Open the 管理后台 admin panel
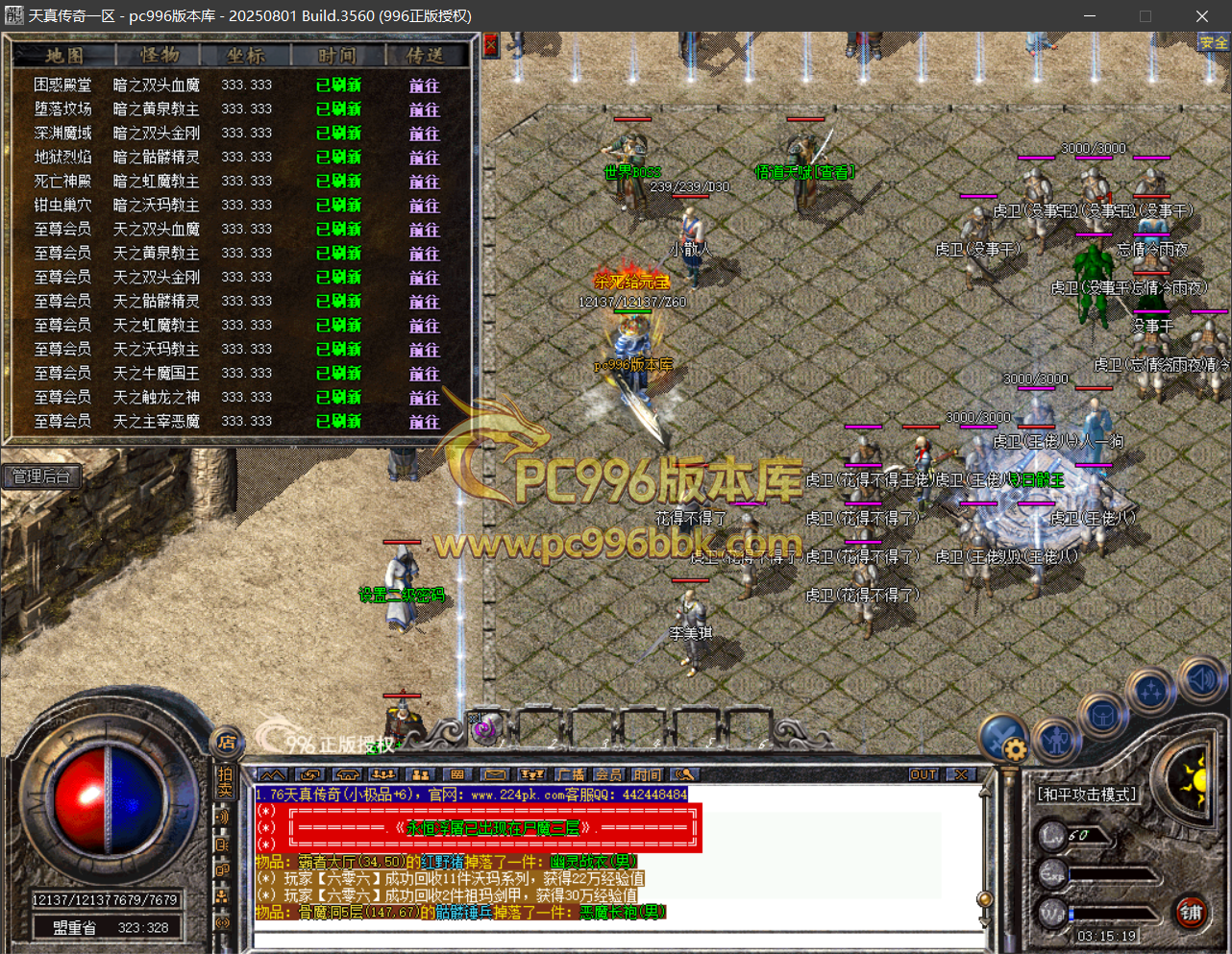The height and width of the screenshot is (954, 1232). (41, 477)
